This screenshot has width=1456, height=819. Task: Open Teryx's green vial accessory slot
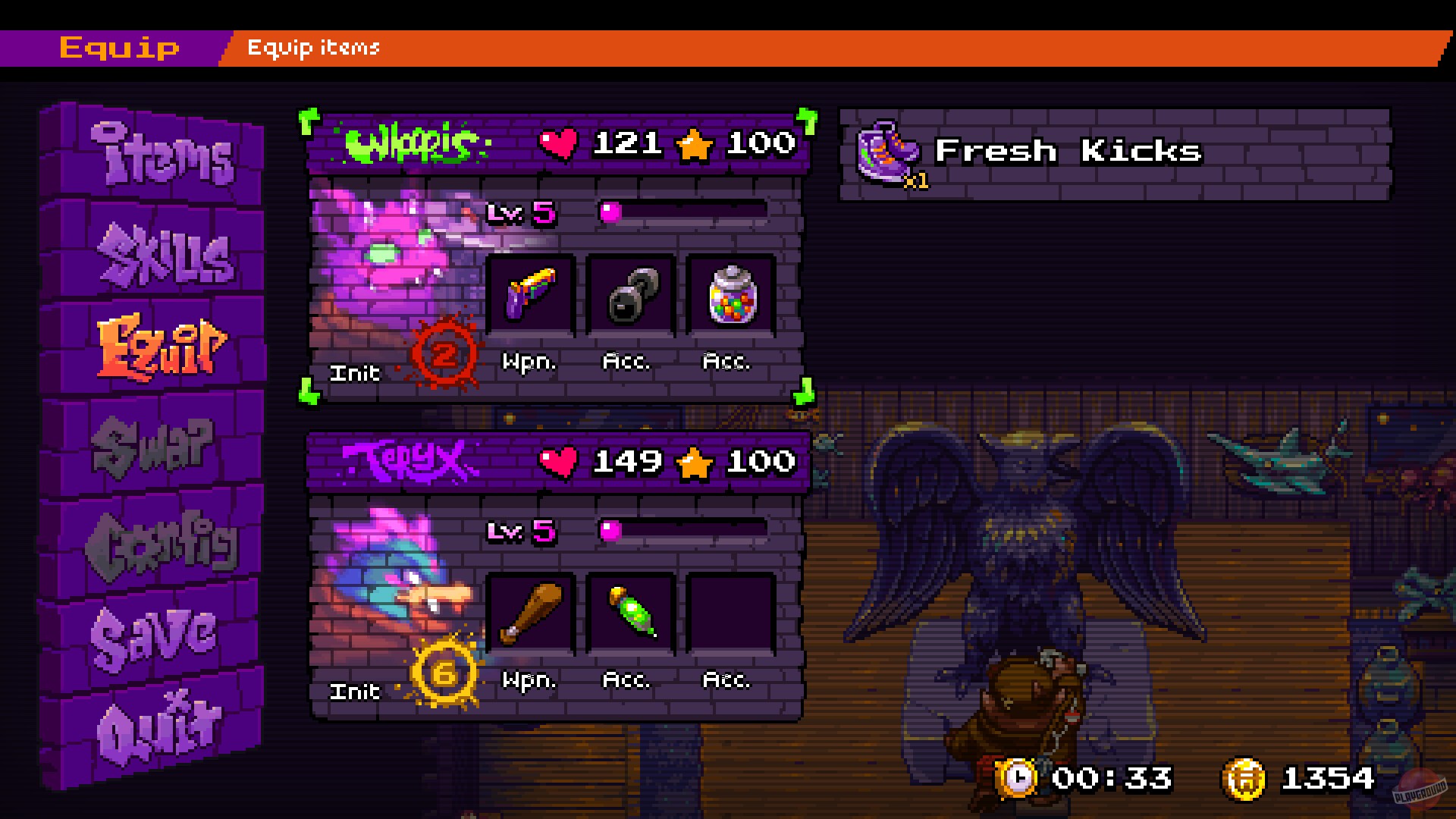(x=629, y=614)
